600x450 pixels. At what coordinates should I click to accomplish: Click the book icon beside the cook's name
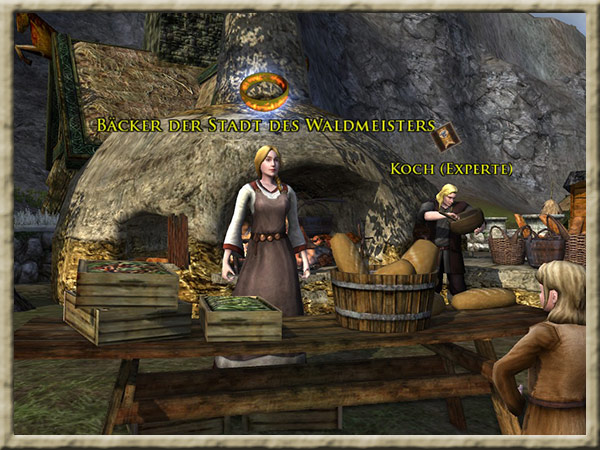coord(448,135)
